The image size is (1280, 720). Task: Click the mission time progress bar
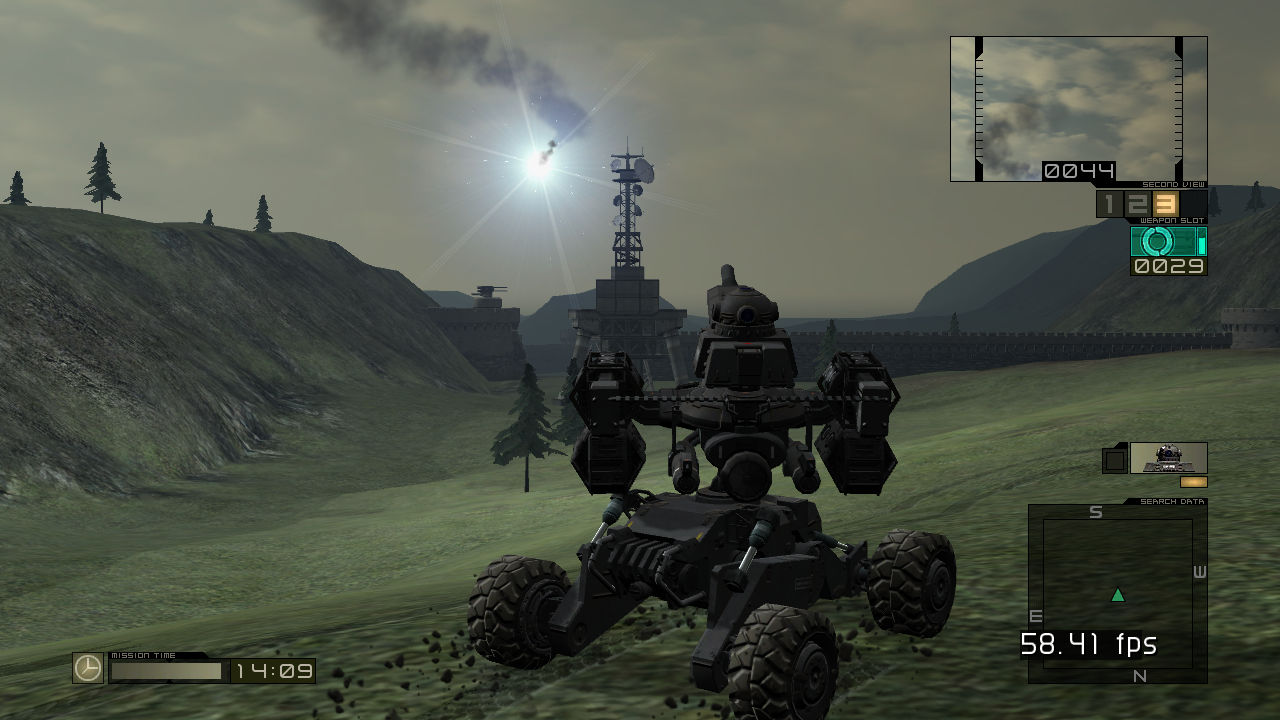(x=165, y=668)
